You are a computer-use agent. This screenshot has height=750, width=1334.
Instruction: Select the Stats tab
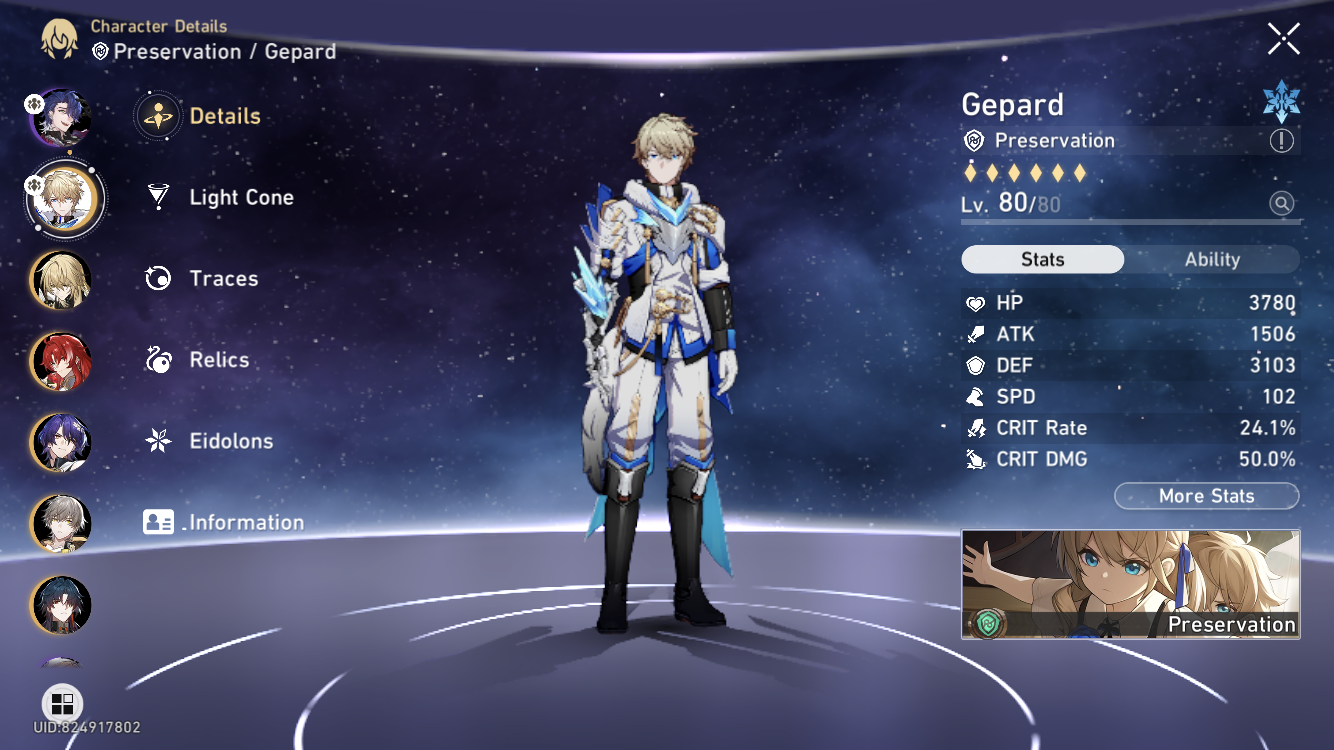tap(1042, 259)
